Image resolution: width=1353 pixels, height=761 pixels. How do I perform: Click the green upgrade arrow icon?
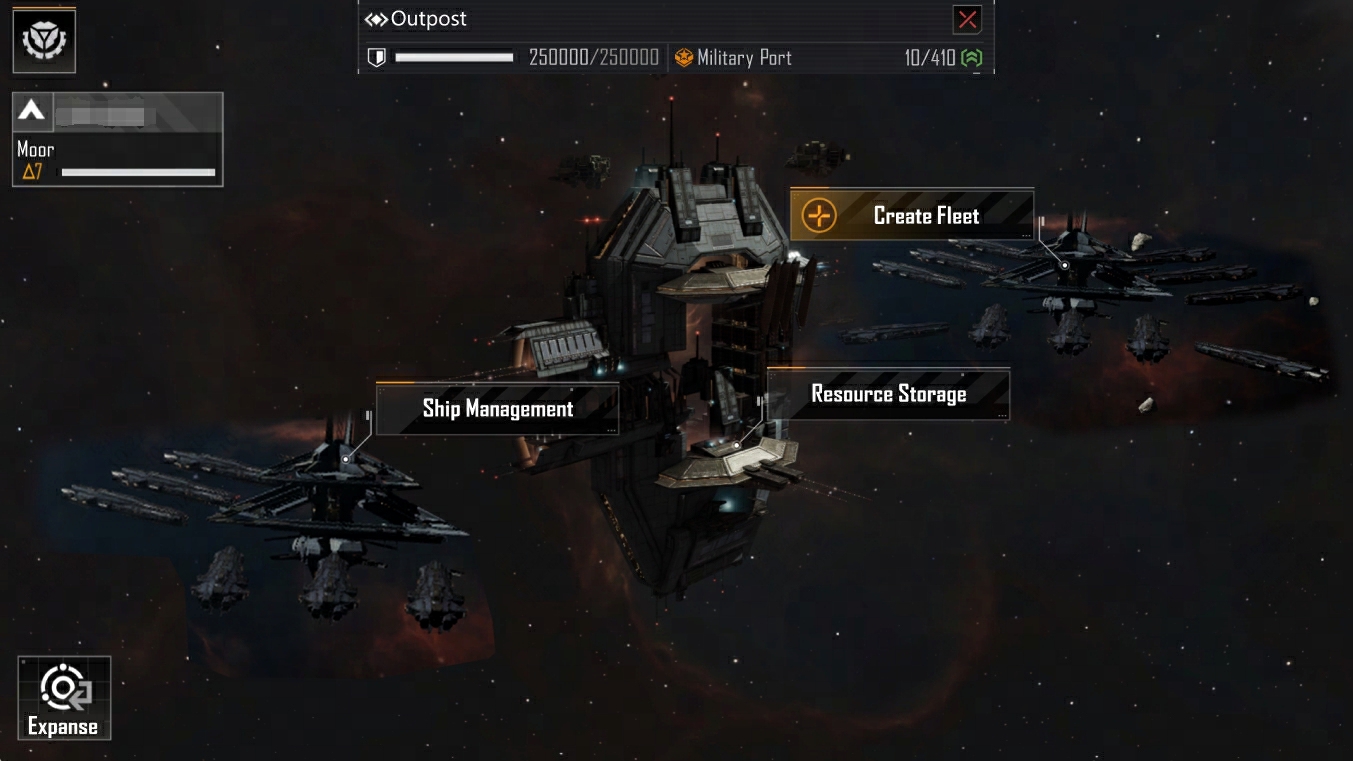tap(971, 58)
